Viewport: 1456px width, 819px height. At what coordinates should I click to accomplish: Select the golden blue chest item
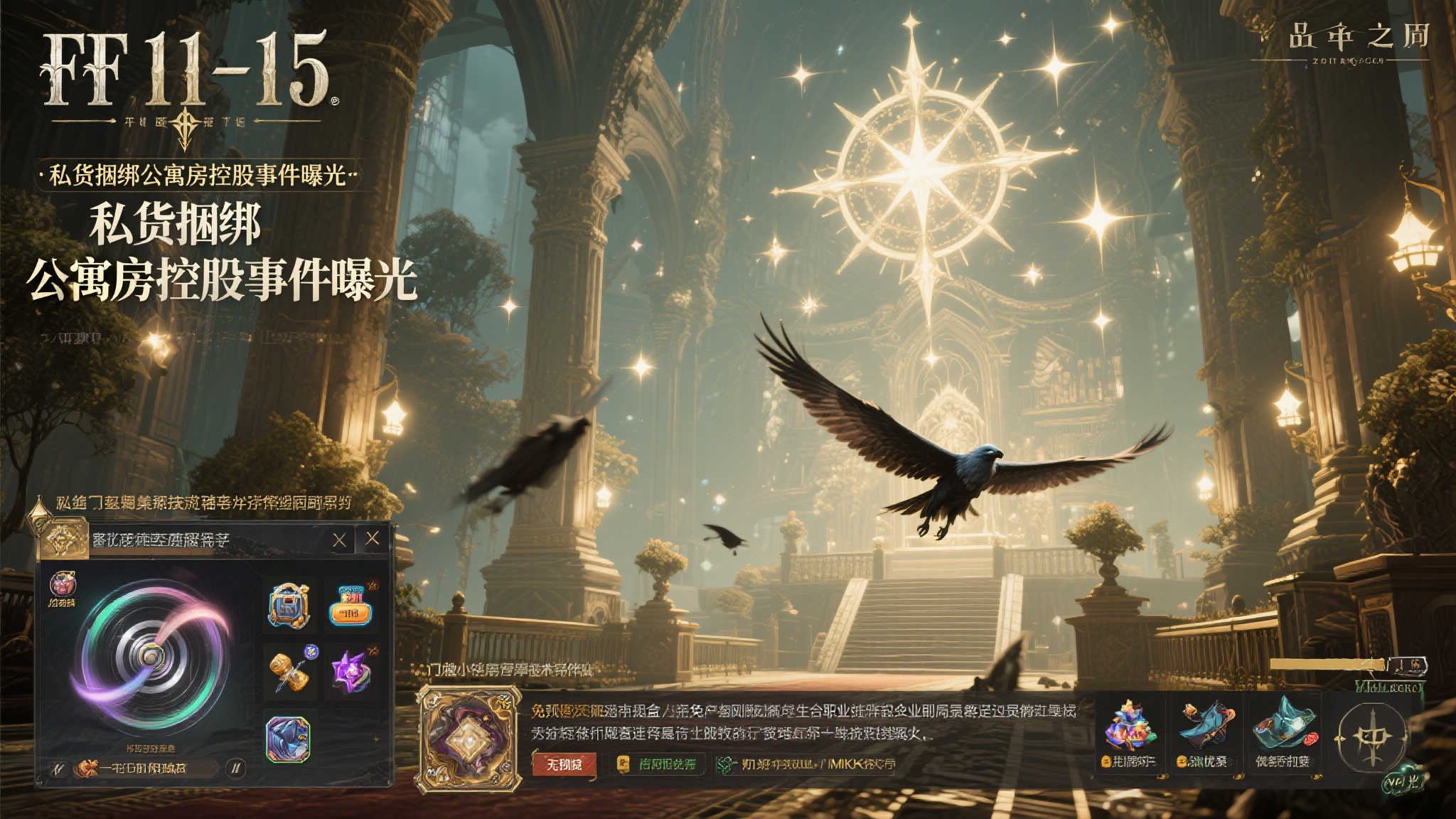click(289, 606)
